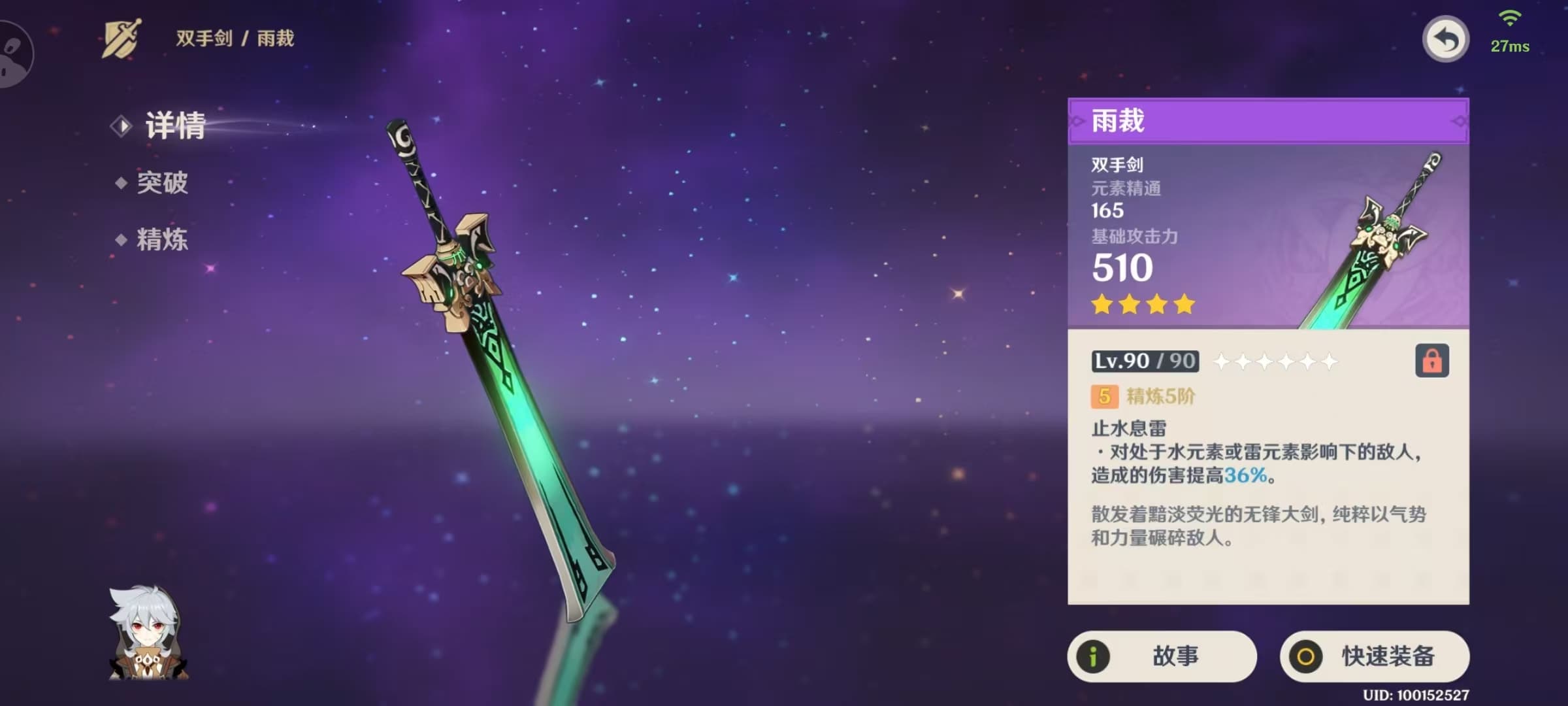1568x706 pixels.
Task: Switch to the 突破 ascension tab
Action: click(x=161, y=183)
